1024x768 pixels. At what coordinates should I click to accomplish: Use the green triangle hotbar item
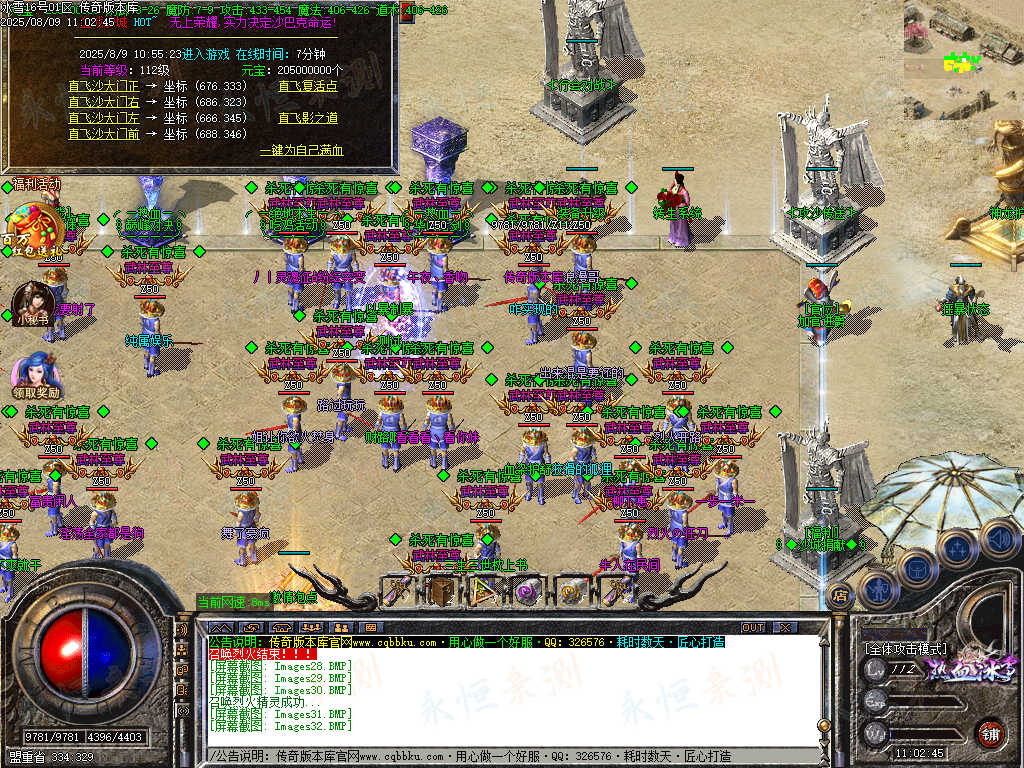pyautogui.click(x=484, y=591)
